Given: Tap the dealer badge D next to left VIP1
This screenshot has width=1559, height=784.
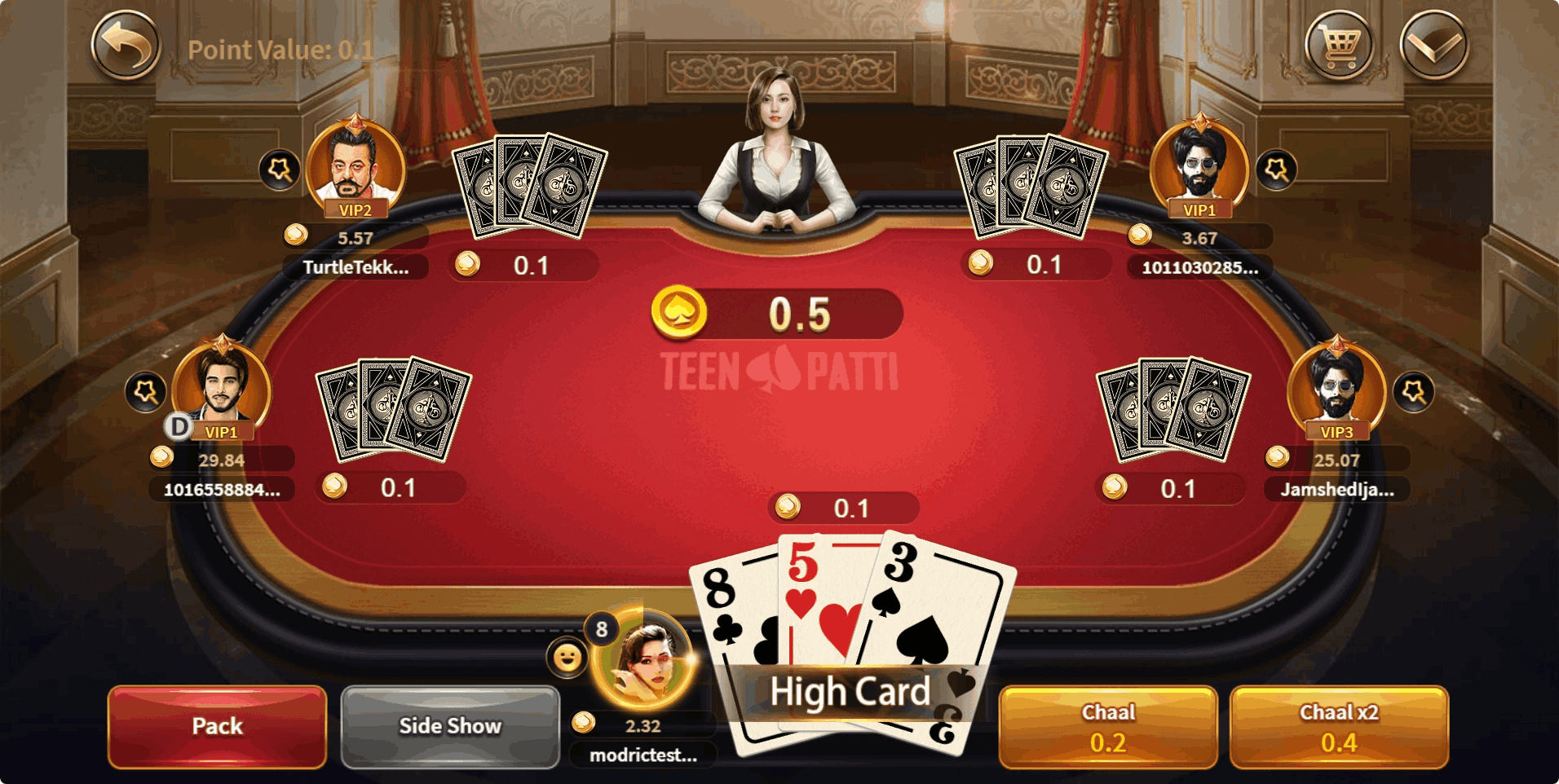Looking at the screenshot, I should point(179,426).
